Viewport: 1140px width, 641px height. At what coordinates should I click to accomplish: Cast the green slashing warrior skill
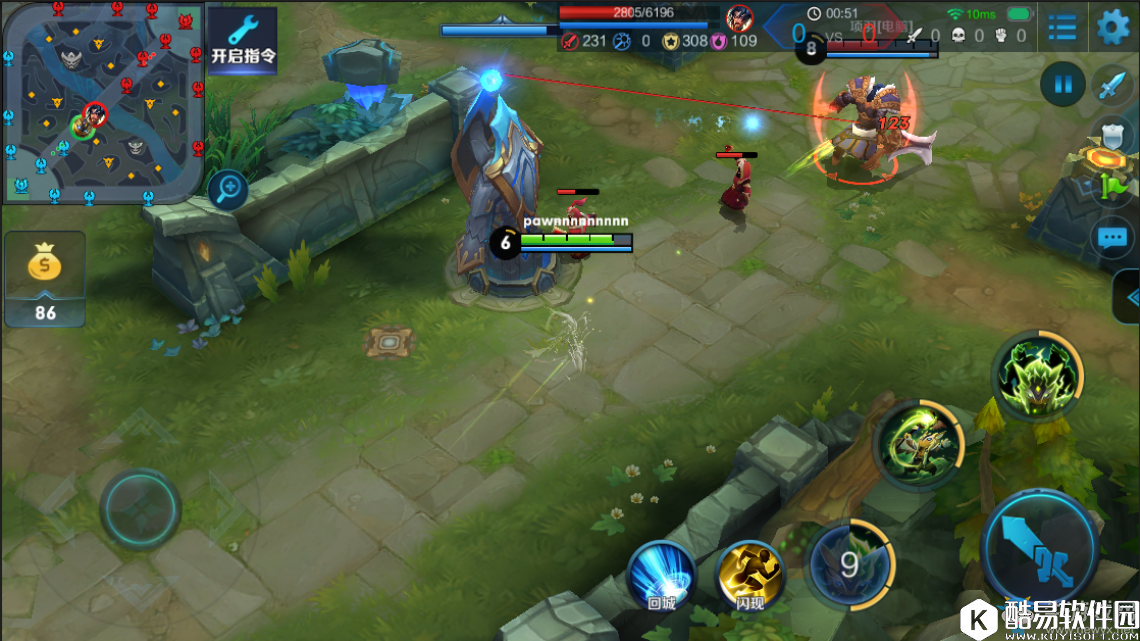tap(917, 444)
